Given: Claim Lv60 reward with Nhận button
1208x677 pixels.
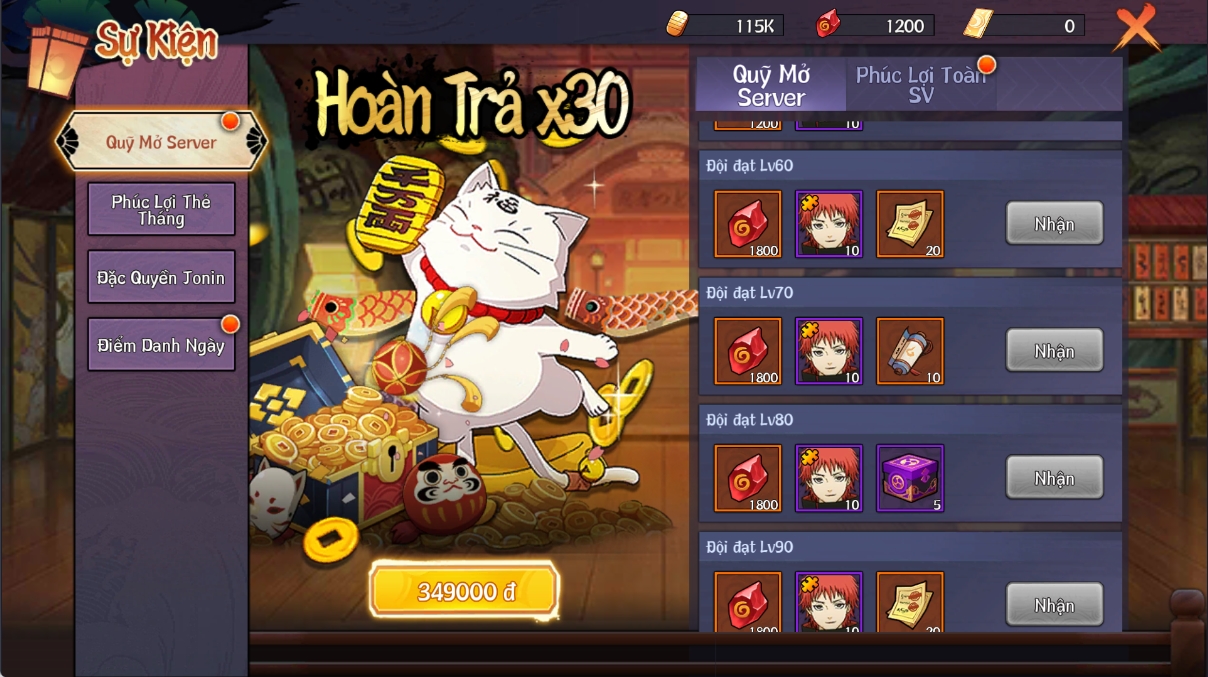Looking at the screenshot, I should tap(1054, 223).
